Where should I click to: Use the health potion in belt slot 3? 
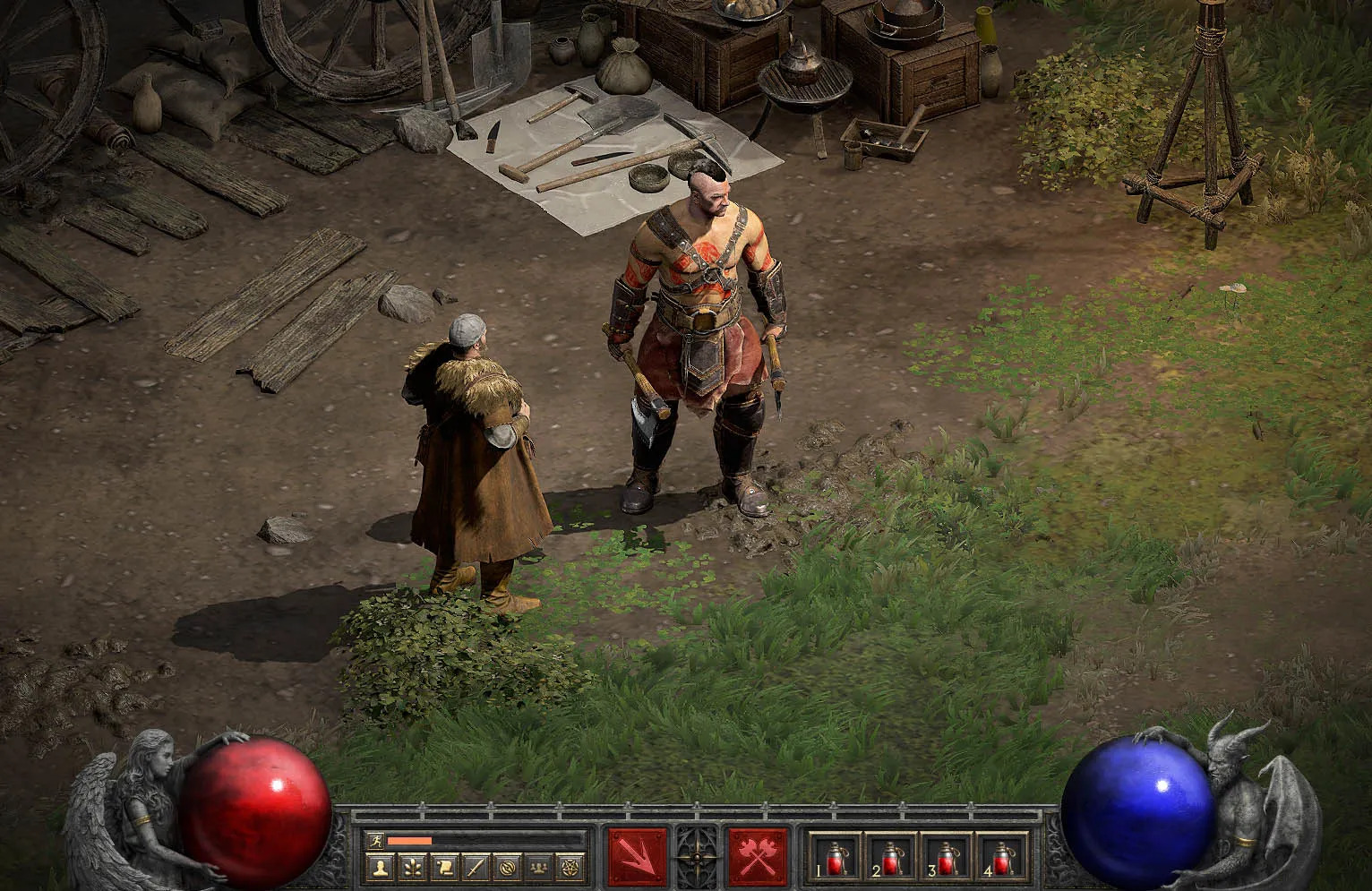946,857
